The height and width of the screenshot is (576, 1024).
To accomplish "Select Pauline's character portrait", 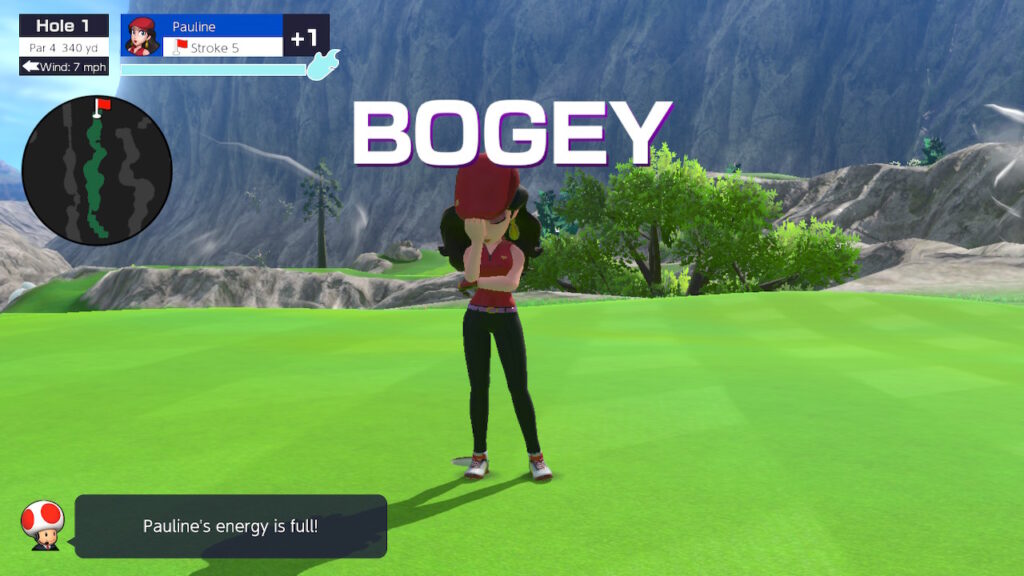I will [140, 36].
